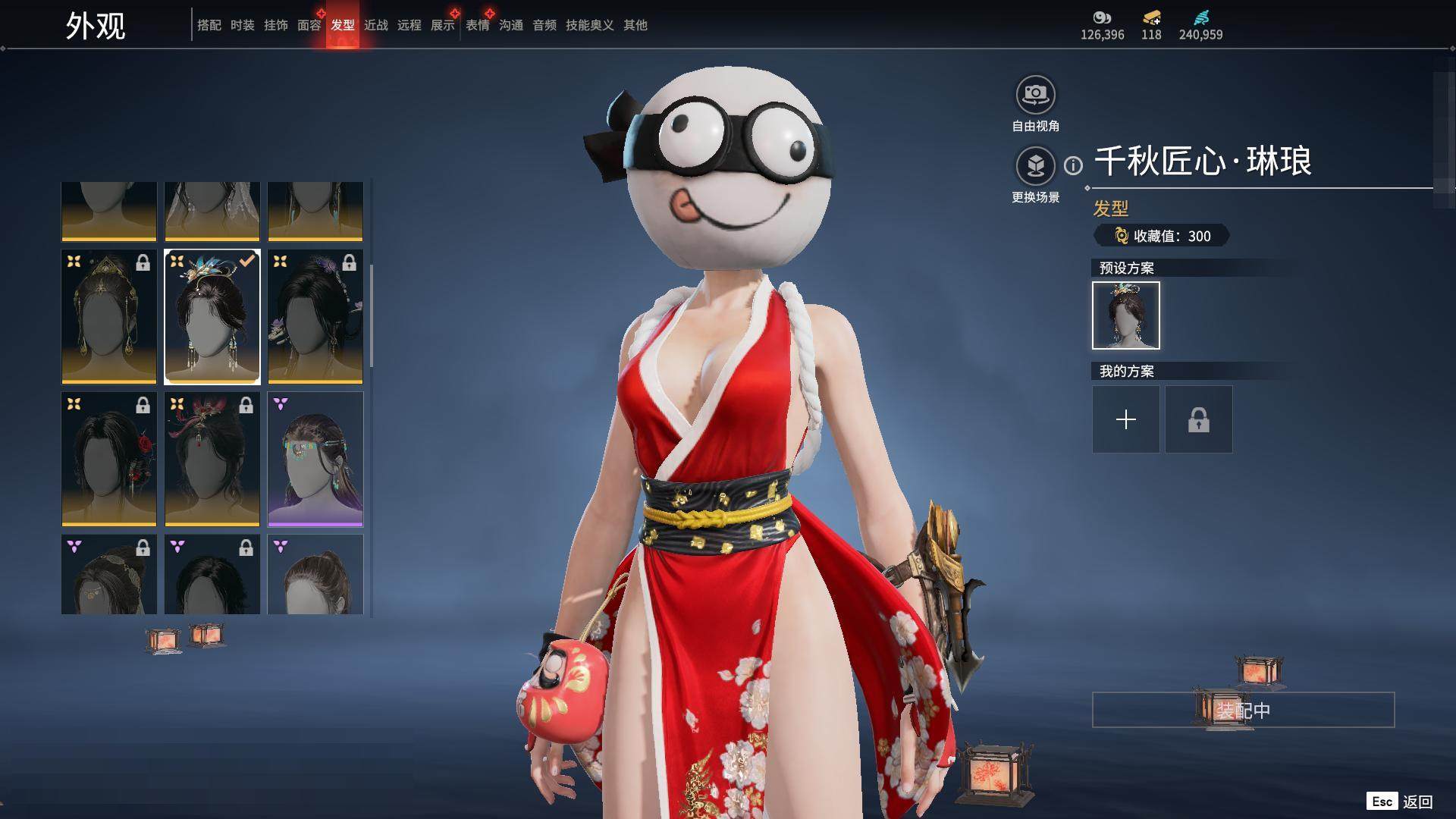Select the 预设方案 hairstyle thumbnail
This screenshot has height=819, width=1456.
click(x=1125, y=315)
